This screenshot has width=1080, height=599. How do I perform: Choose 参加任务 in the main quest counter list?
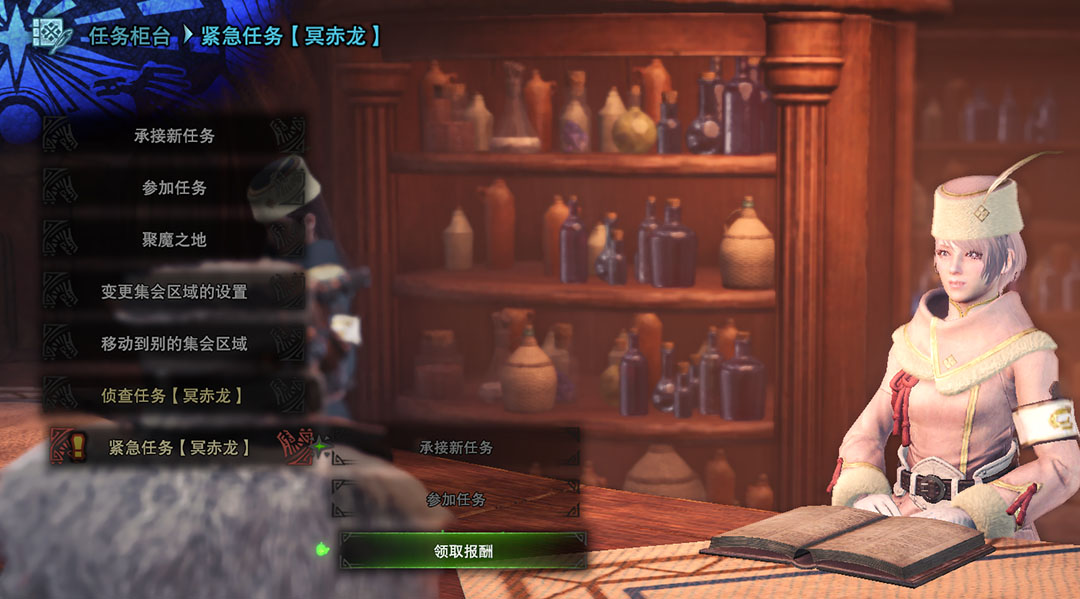[x=174, y=188]
